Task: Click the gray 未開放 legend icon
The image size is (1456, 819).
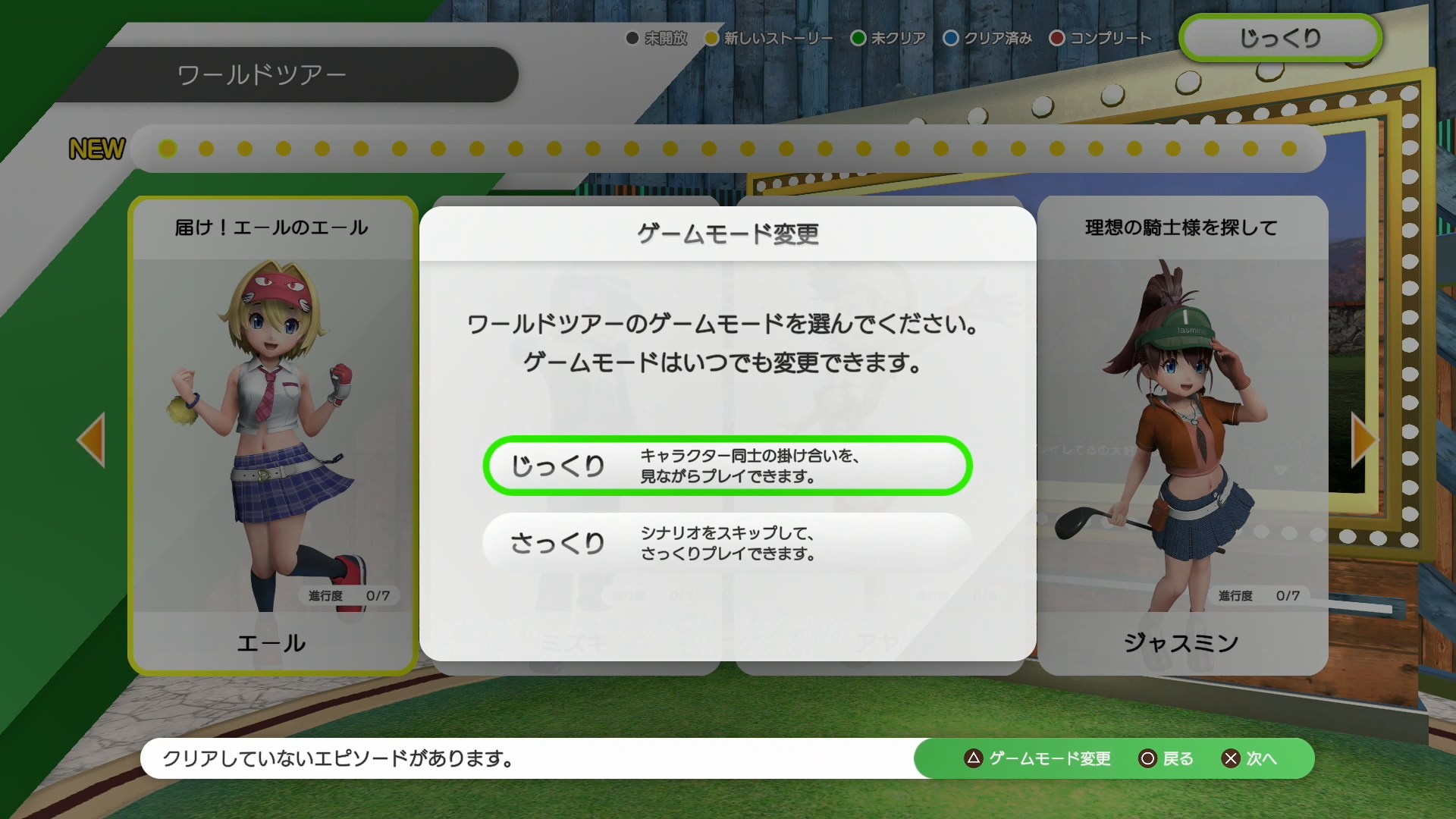Action: [632, 38]
